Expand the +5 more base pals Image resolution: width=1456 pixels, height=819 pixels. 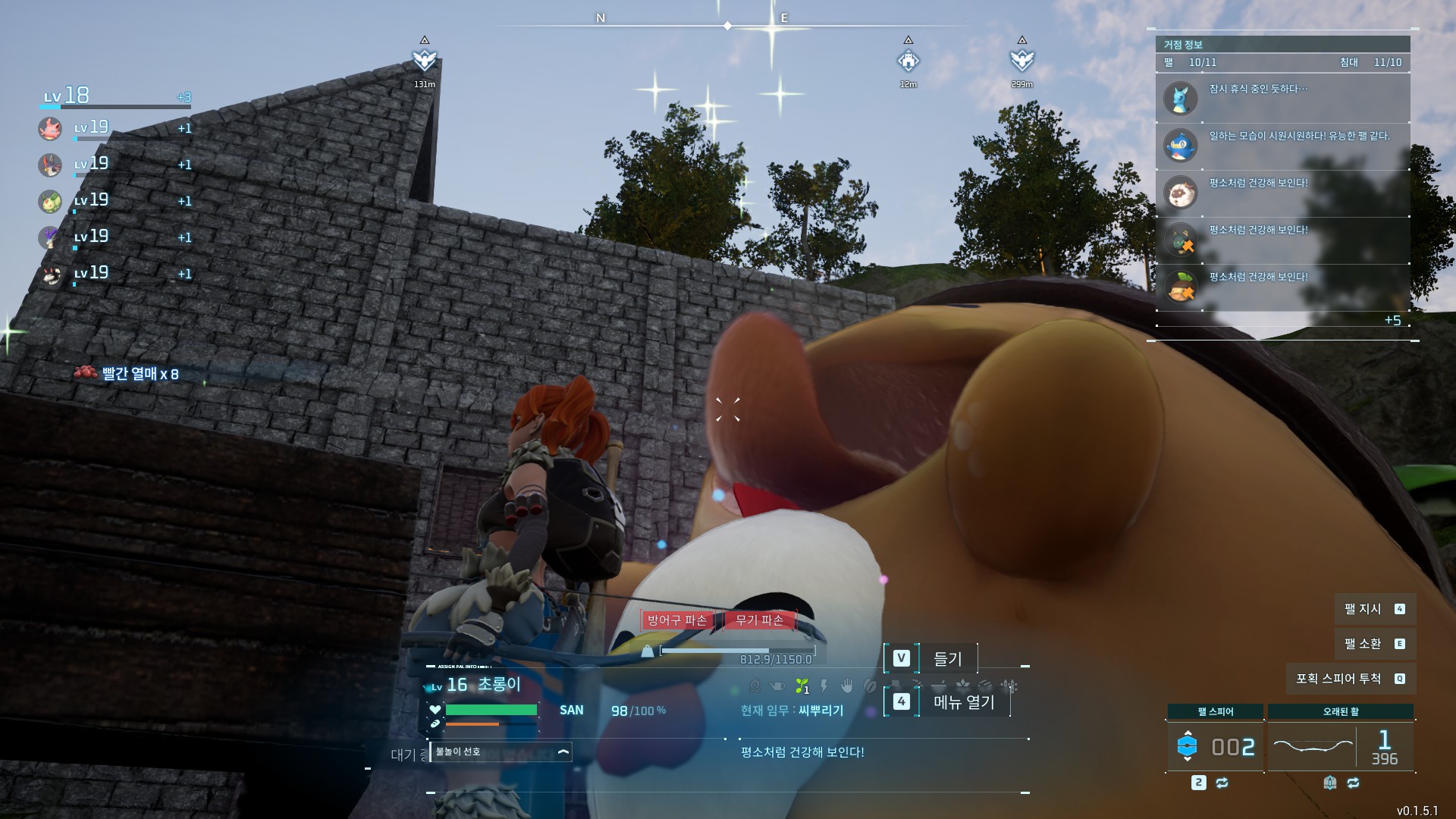[x=1392, y=320]
